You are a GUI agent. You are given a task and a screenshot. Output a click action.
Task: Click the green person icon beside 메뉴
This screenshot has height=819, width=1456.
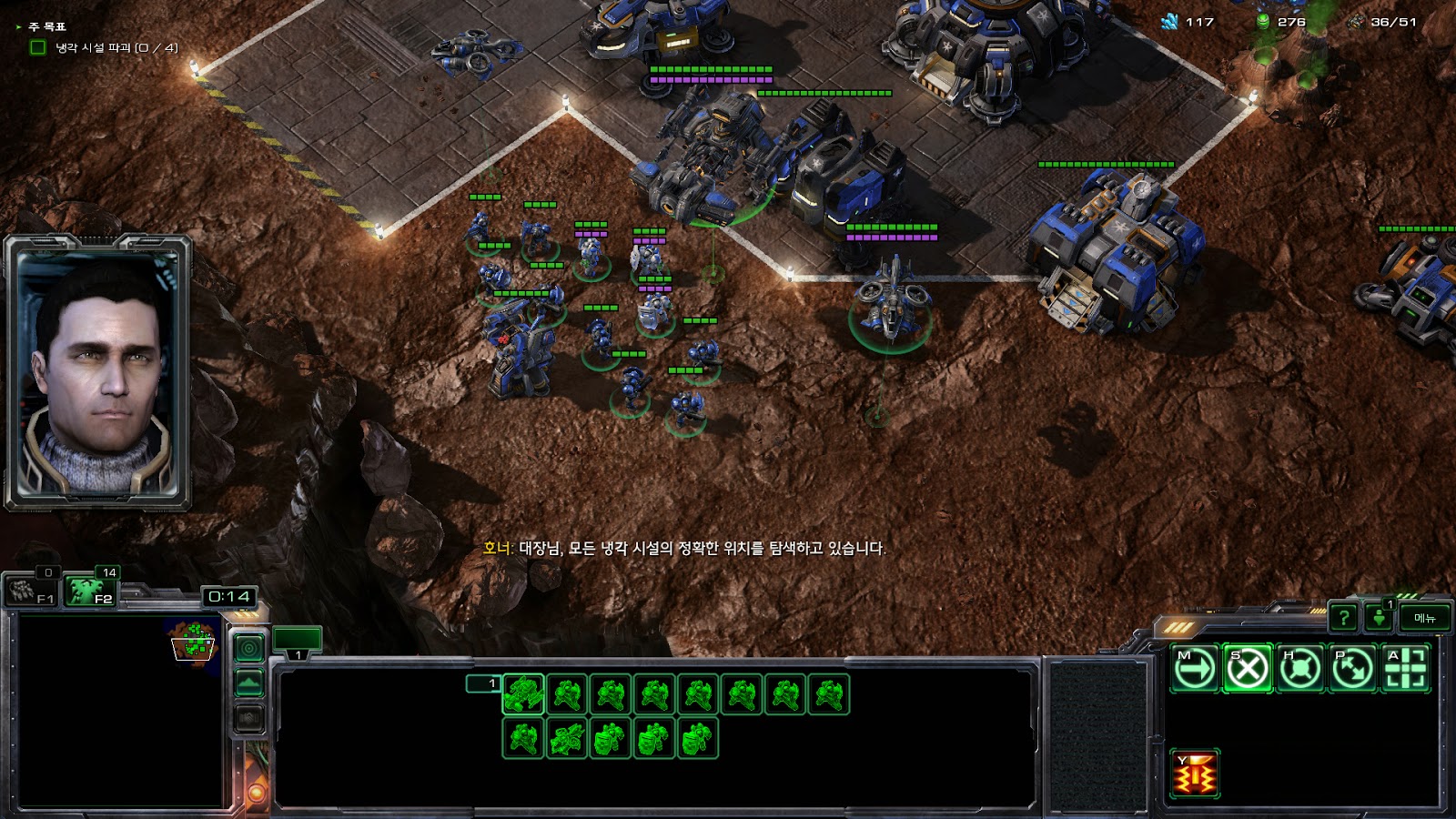[1380, 618]
